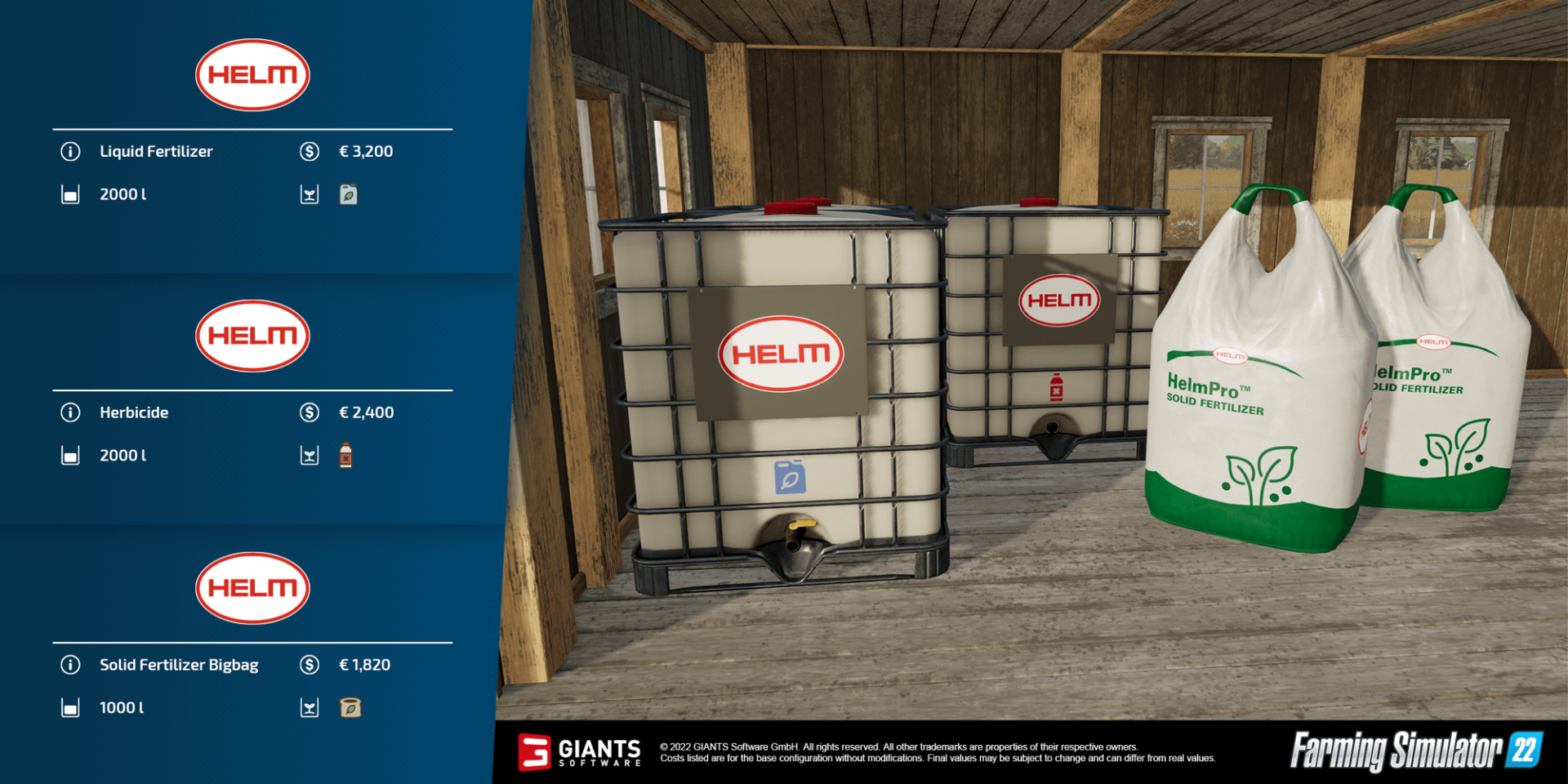Click the info icon next to Liquid Fertilizer

point(70,152)
